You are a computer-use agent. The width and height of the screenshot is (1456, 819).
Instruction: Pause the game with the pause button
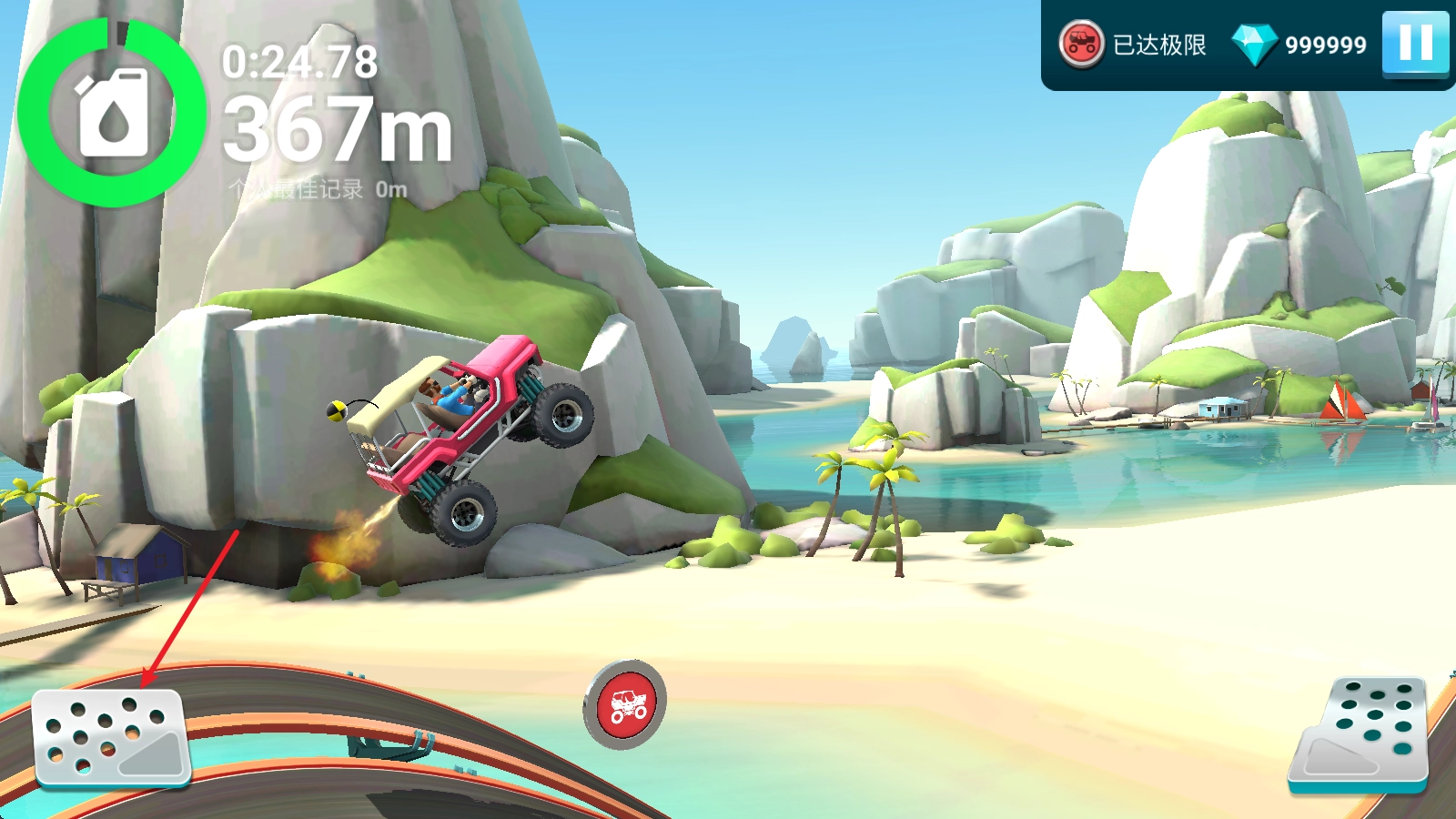pyautogui.click(x=1415, y=43)
